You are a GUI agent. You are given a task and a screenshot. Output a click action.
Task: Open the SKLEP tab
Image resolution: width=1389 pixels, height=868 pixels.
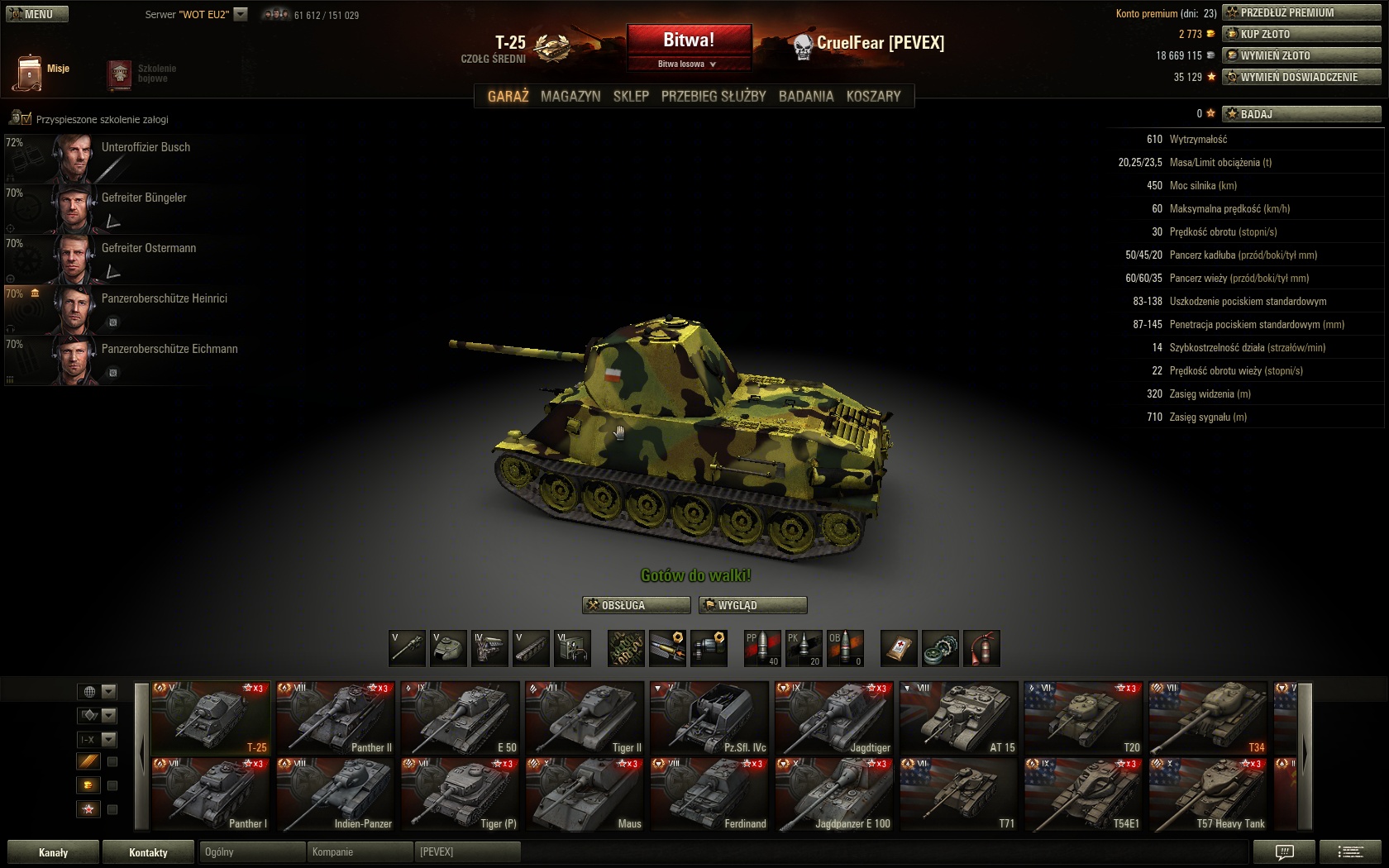631,96
